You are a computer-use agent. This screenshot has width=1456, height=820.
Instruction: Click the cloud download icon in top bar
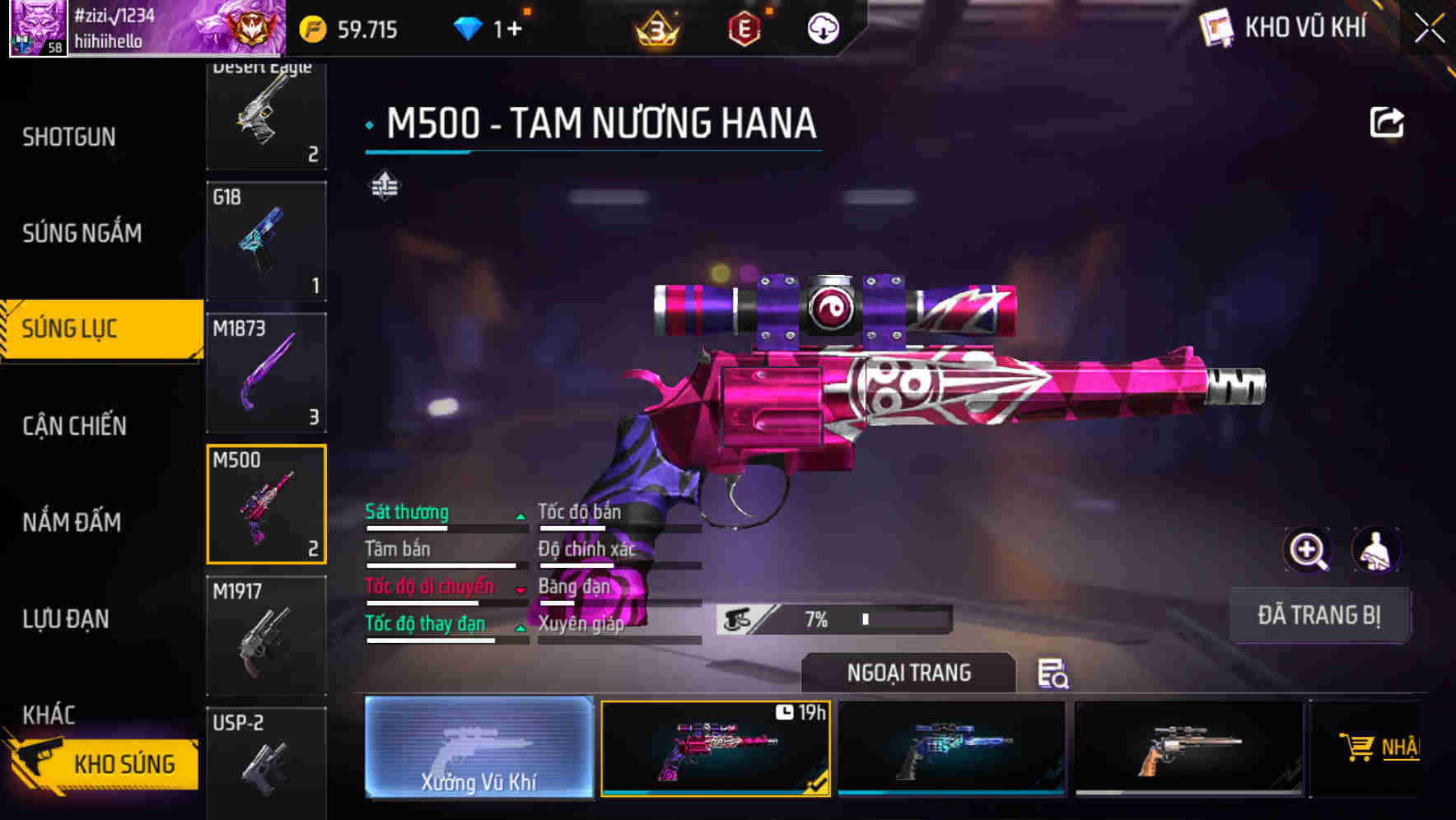click(821, 29)
